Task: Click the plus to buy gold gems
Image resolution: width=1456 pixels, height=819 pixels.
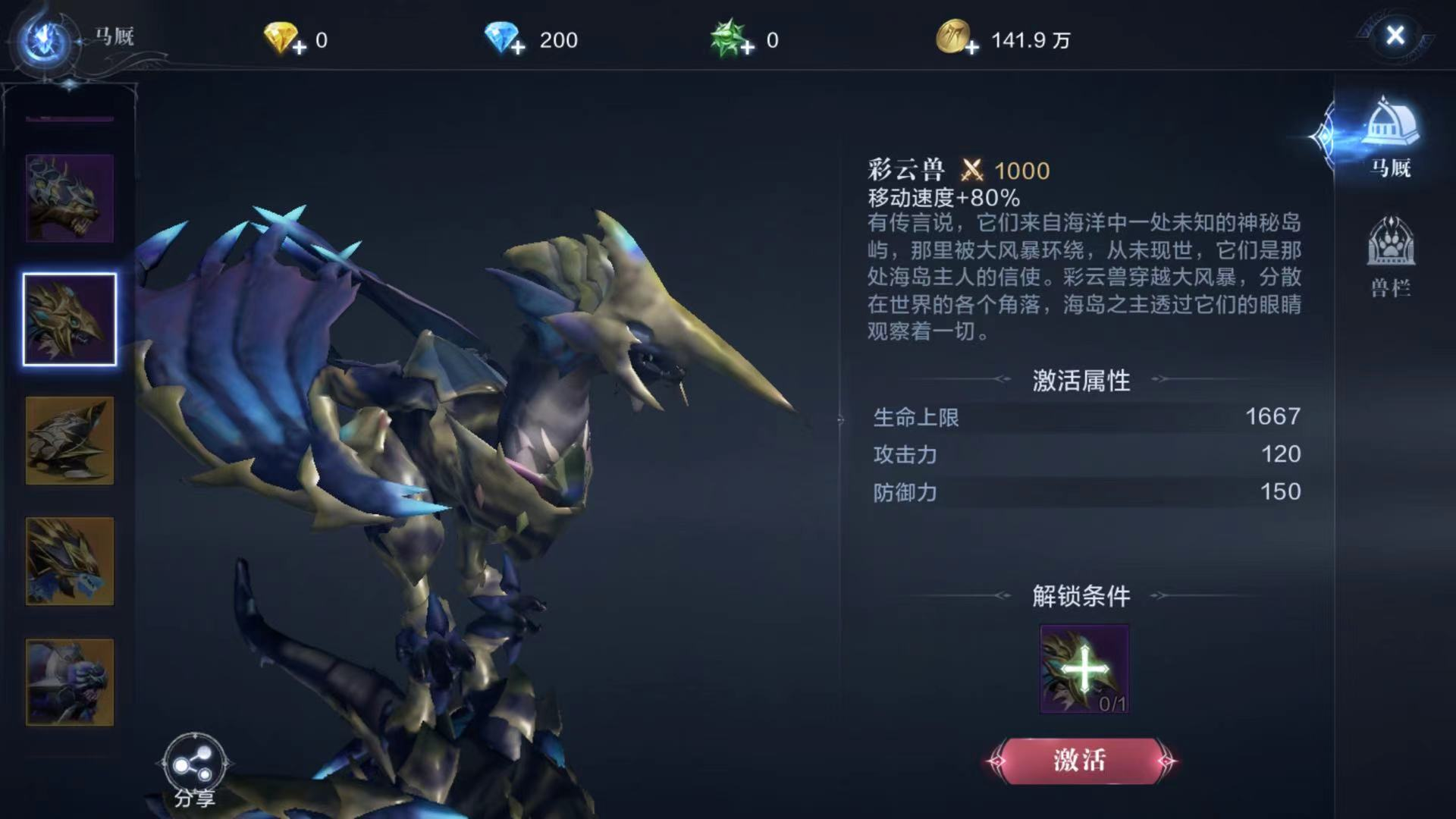Action: pyautogui.click(x=298, y=47)
